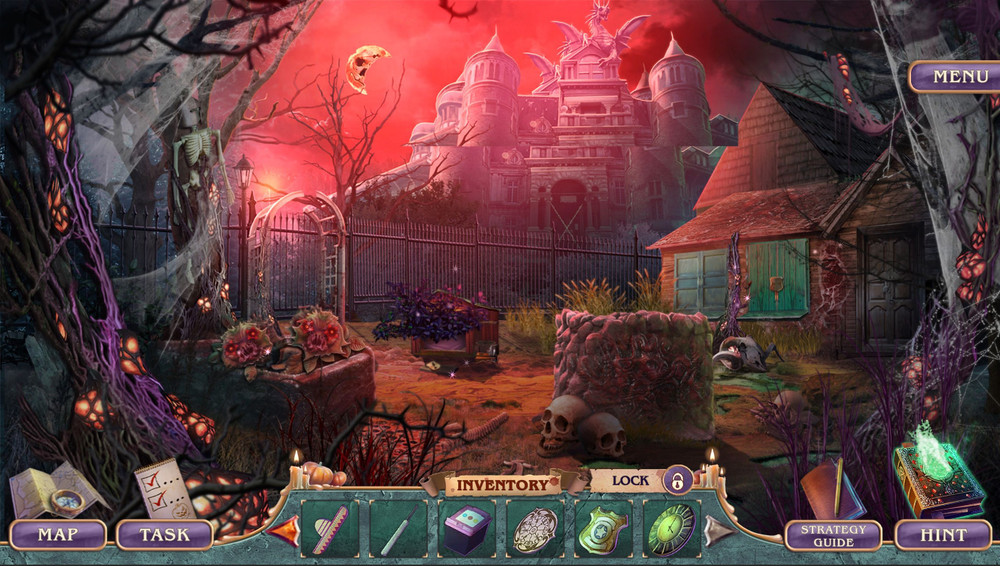
Task: Use the Hint button
Action: [x=943, y=535]
